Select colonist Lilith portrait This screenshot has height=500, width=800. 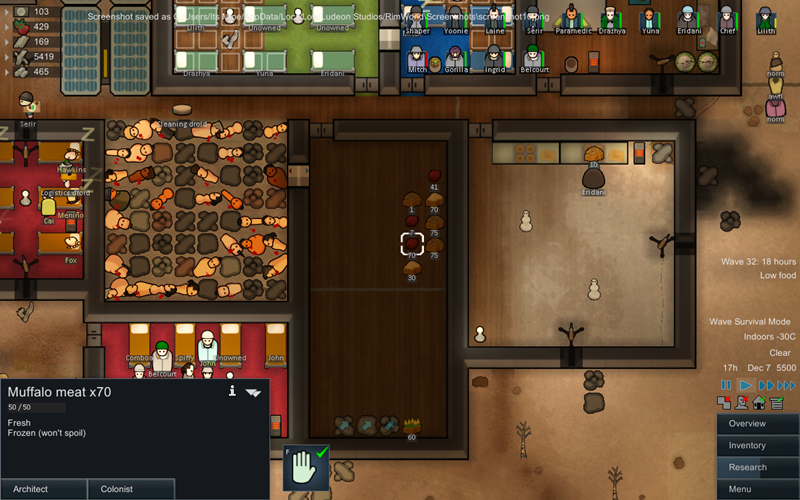click(x=766, y=19)
